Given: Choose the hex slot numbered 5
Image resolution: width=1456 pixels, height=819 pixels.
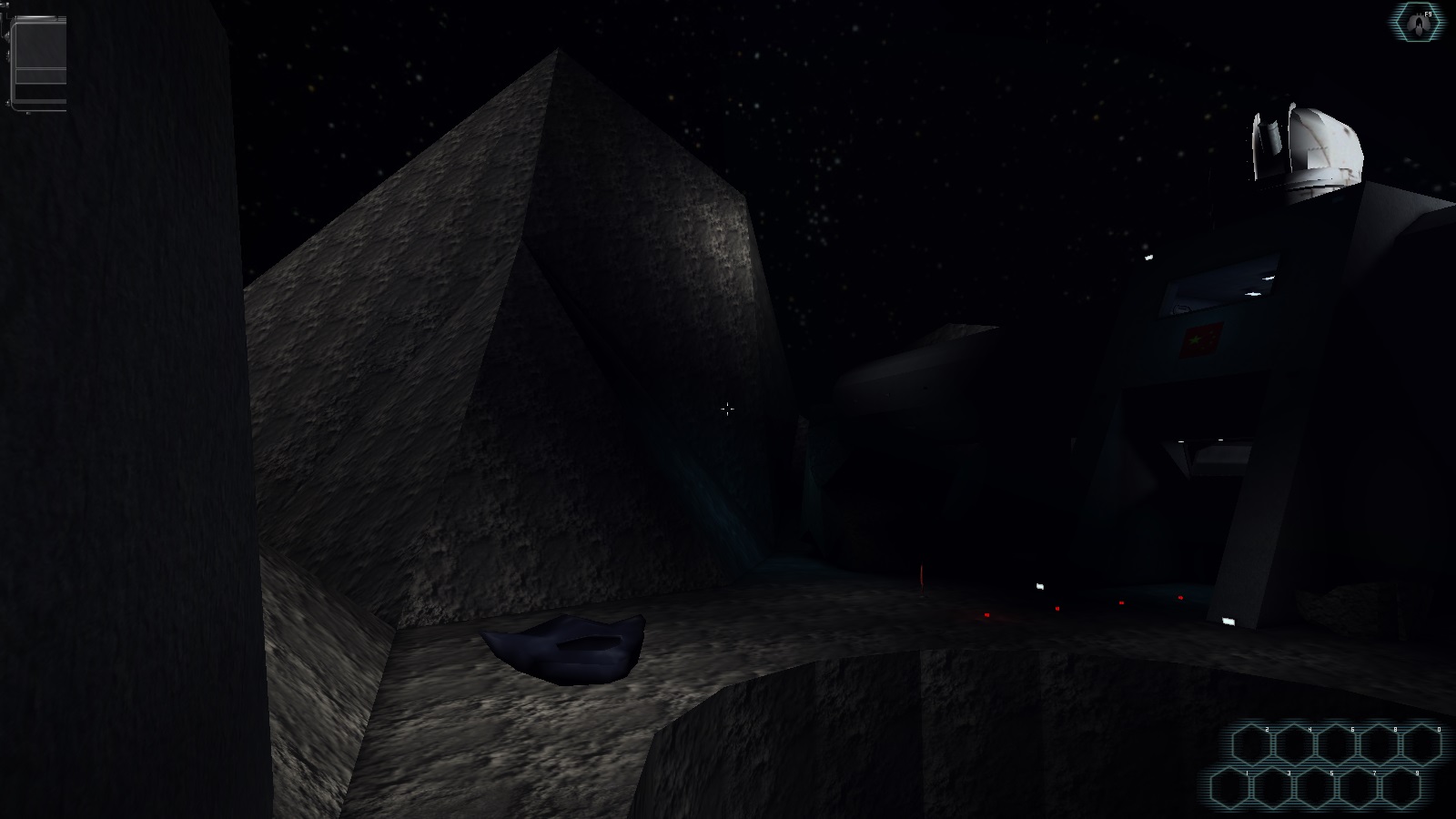Looking at the screenshot, I should coord(1315,788).
